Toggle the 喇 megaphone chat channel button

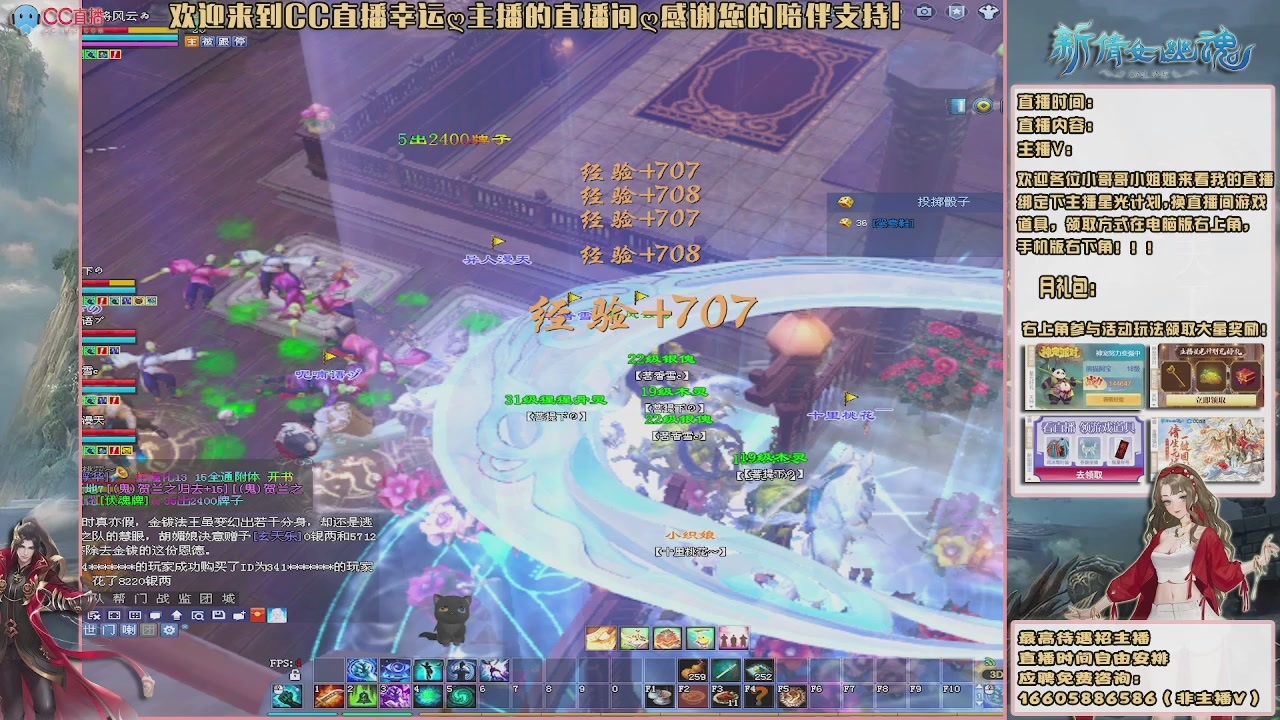[129, 630]
